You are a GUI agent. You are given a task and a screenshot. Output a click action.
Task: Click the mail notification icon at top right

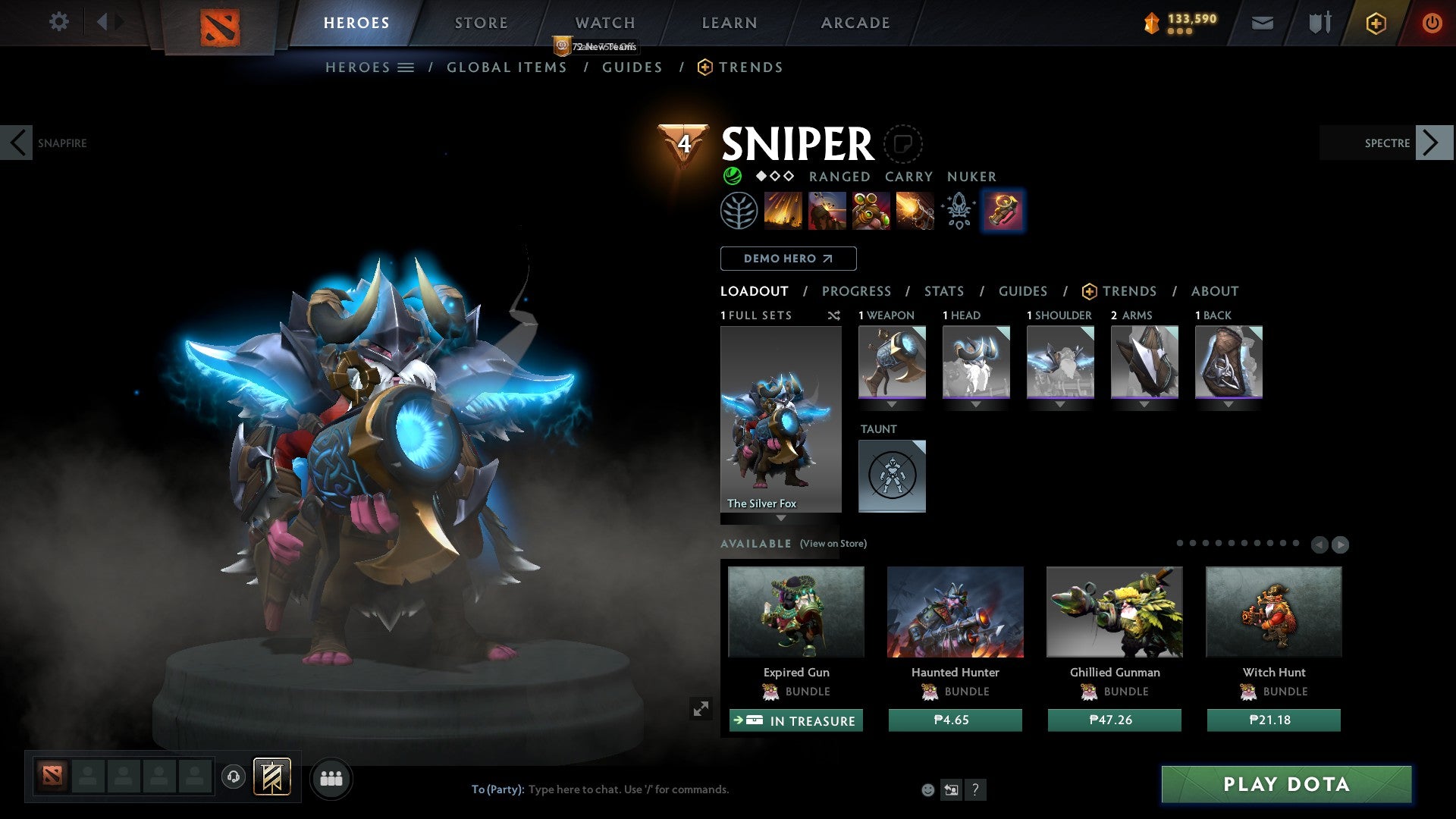coord(1262,22)
